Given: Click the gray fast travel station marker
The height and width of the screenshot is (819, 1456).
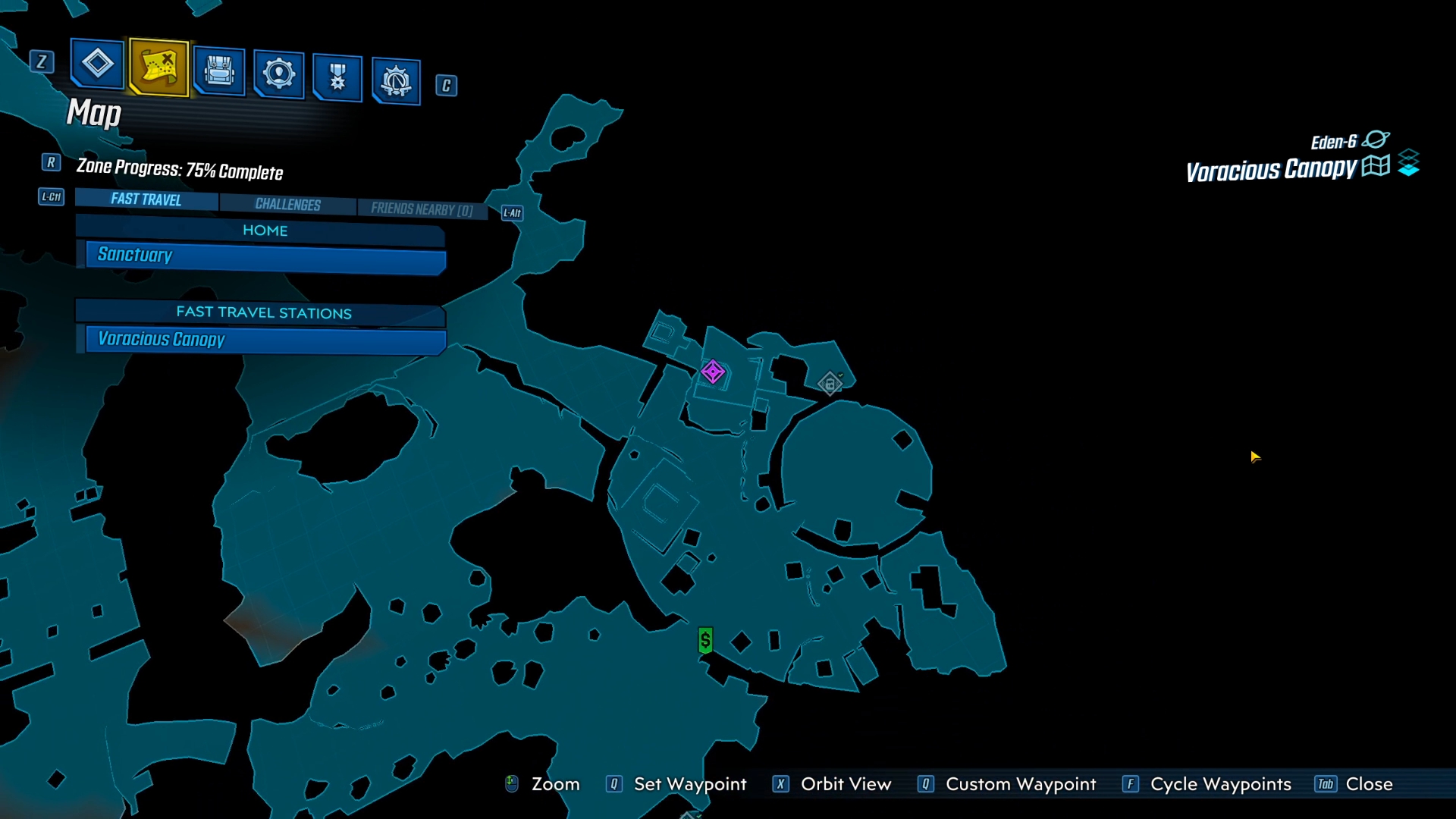Looking at the screenshot, I should click(830, 384).
